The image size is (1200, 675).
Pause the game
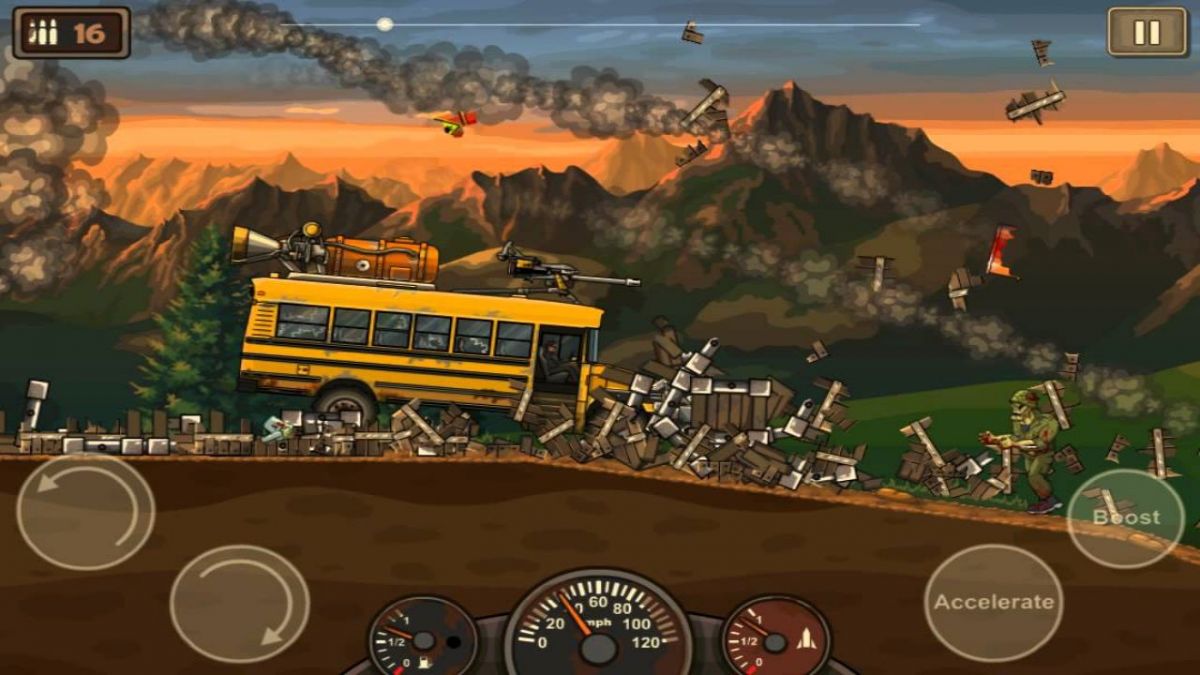click(1146, 32)
